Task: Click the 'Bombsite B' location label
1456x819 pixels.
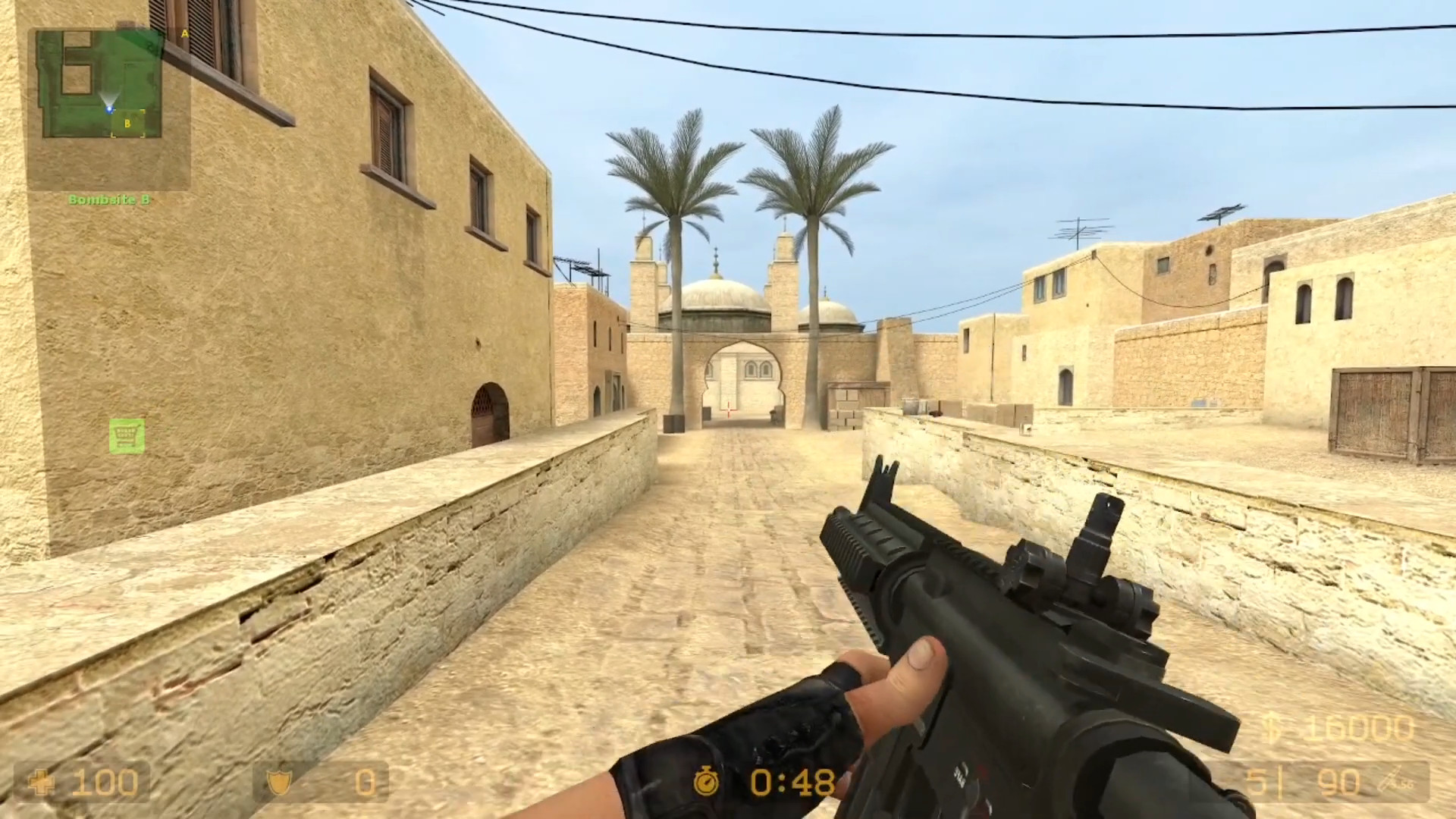Action: (x=110, y=199)
